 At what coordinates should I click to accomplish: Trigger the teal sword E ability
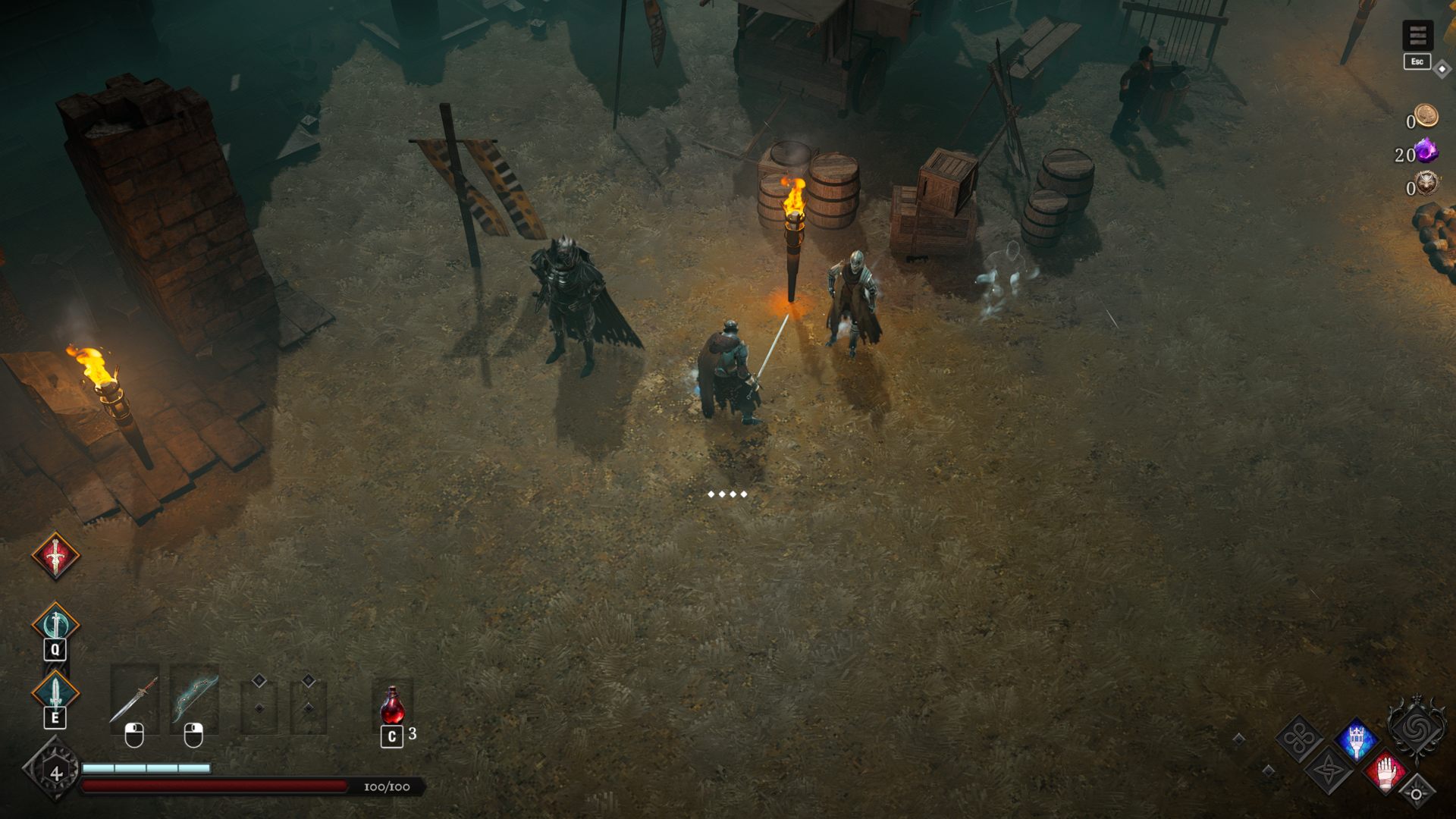click(x=55, y=692)
